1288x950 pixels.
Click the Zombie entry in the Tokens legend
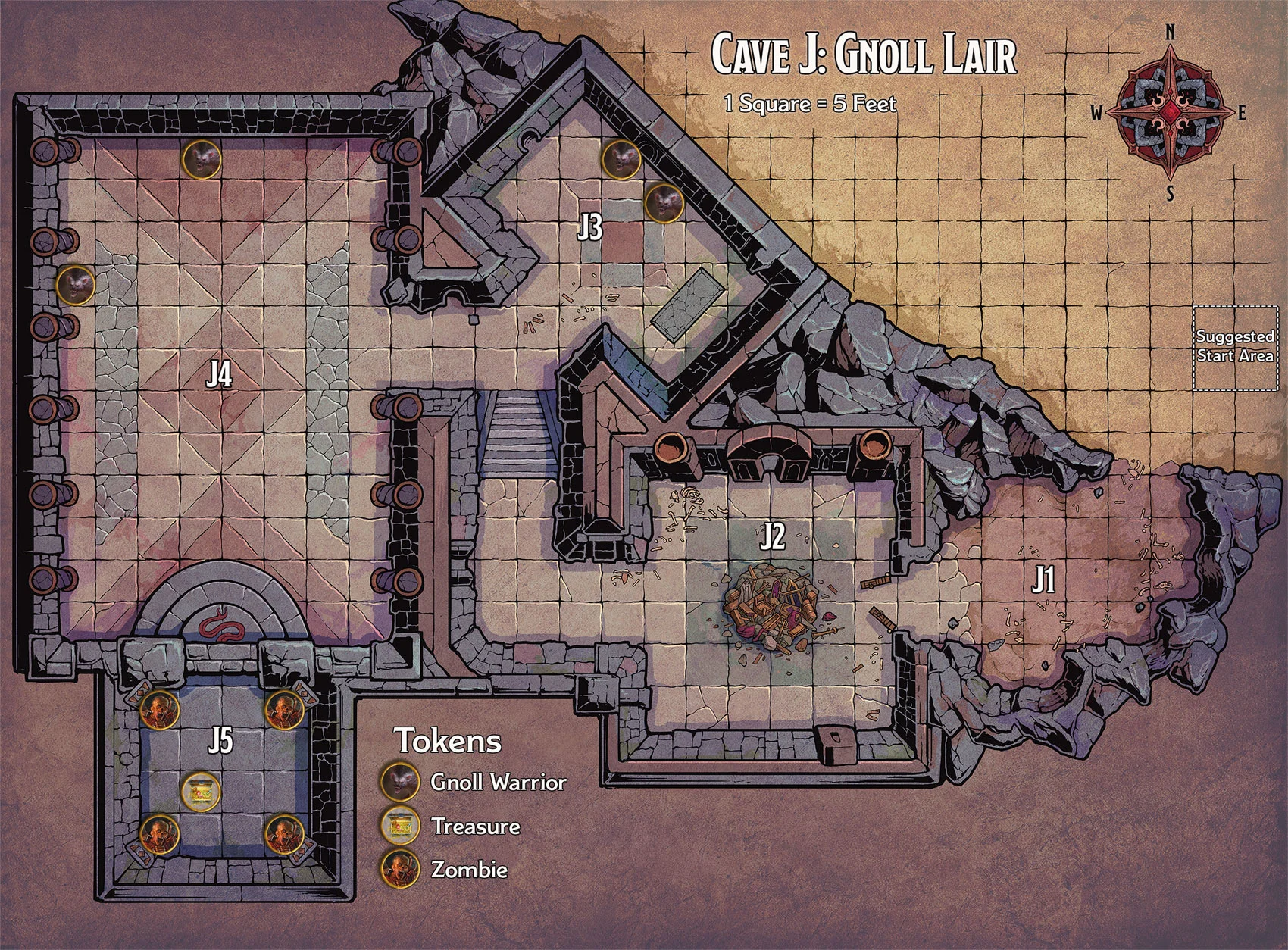click(x=446, y=869)
